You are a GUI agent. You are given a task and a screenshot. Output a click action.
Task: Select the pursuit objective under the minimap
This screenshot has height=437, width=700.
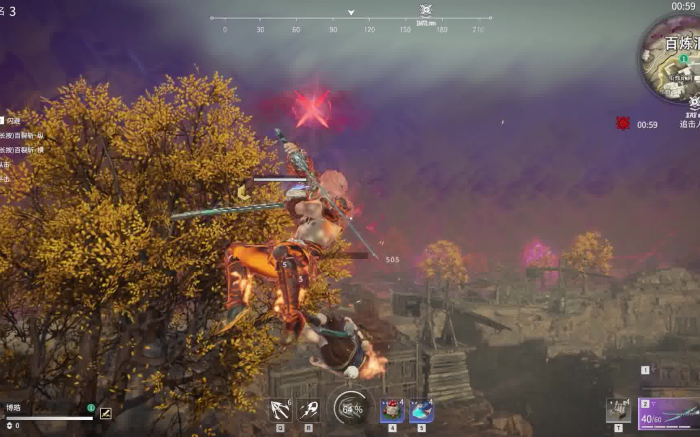(x=691, y=123)
